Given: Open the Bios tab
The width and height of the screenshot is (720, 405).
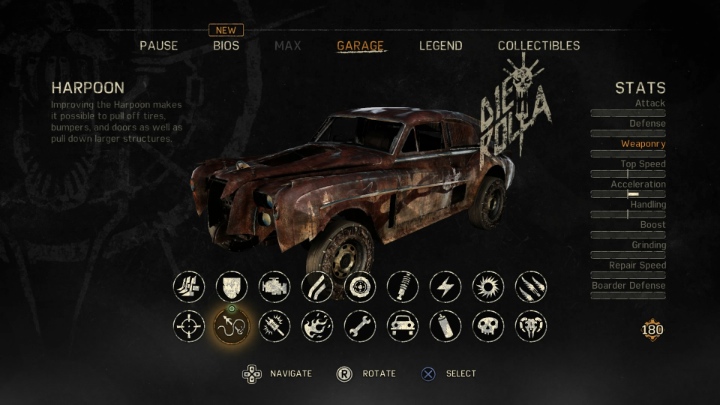Looking at the screenshot, I should coord(226,46).
